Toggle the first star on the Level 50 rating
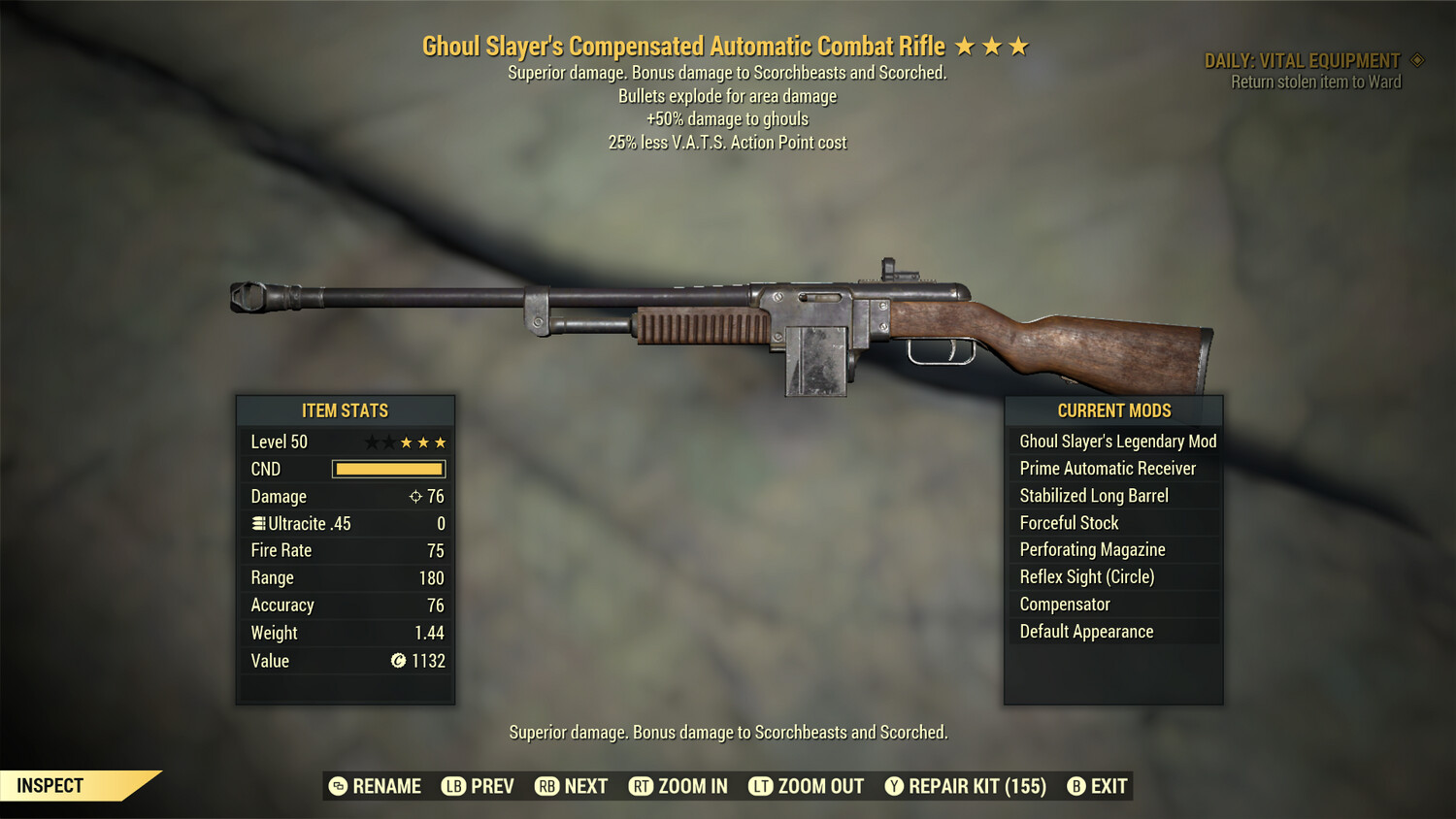Screen dimensions: 1456x819 (x=371, y=442)
